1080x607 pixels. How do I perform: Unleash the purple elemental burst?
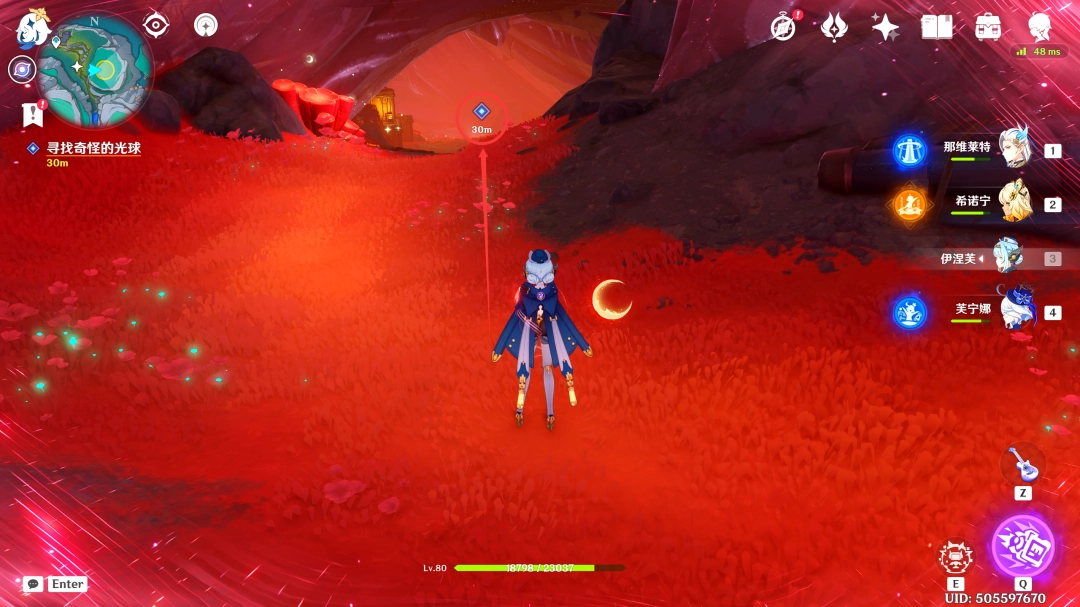pos(1022,545)
